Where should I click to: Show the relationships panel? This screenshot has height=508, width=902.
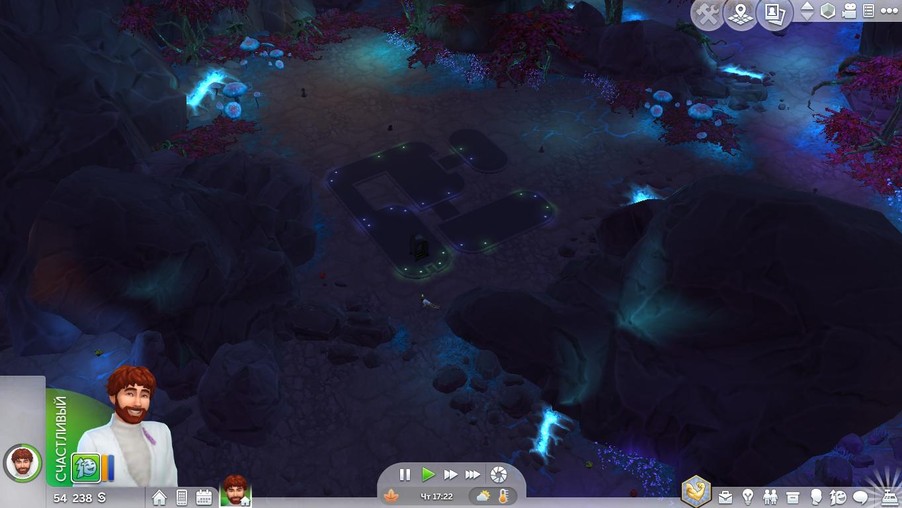770,497
